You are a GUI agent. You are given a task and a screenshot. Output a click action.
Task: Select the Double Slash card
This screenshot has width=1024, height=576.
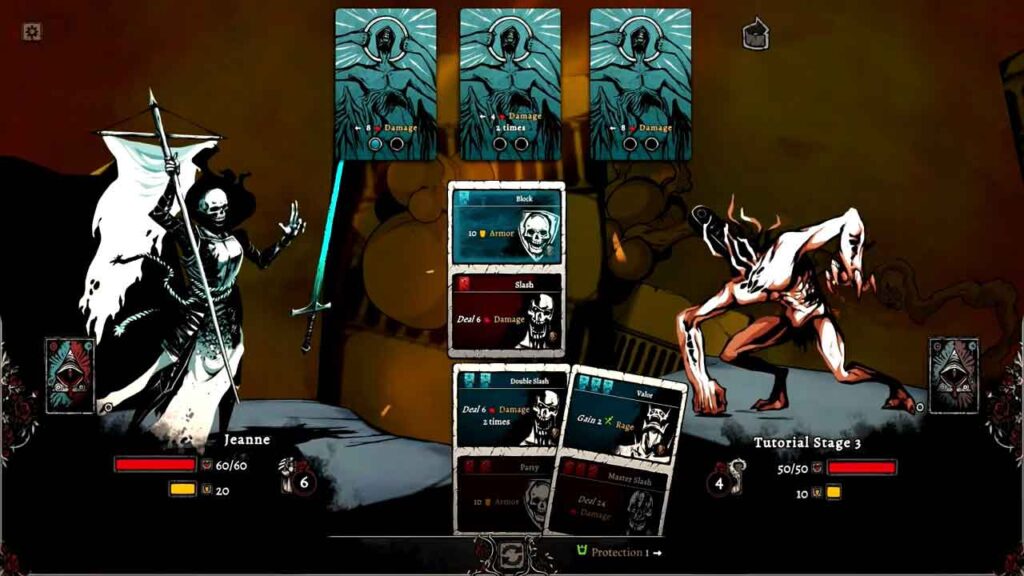click(508, 409)
